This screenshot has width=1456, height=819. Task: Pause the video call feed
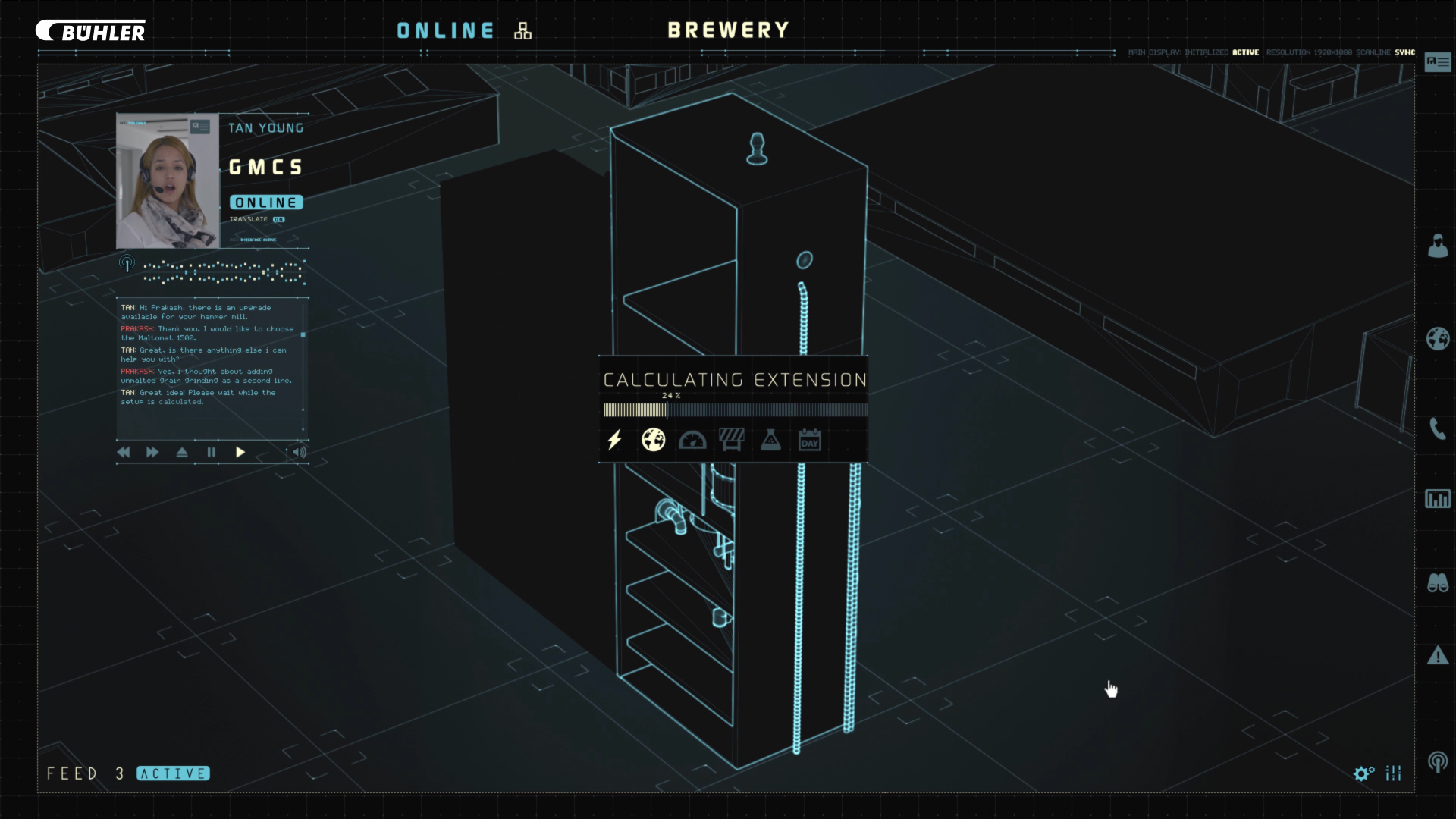tap(212, 453)
